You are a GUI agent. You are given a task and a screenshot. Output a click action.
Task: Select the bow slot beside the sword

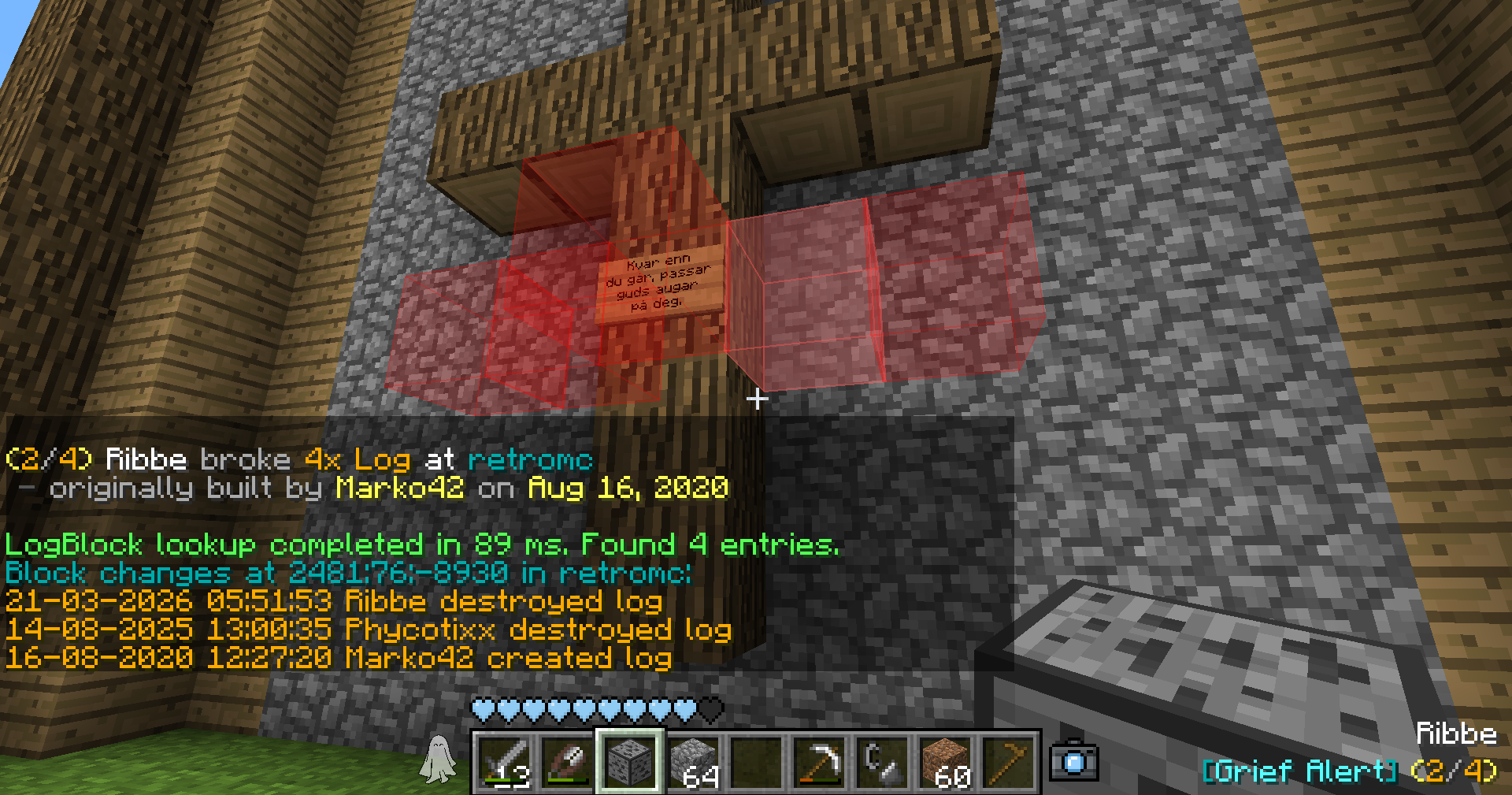click(x=568, y=762)
